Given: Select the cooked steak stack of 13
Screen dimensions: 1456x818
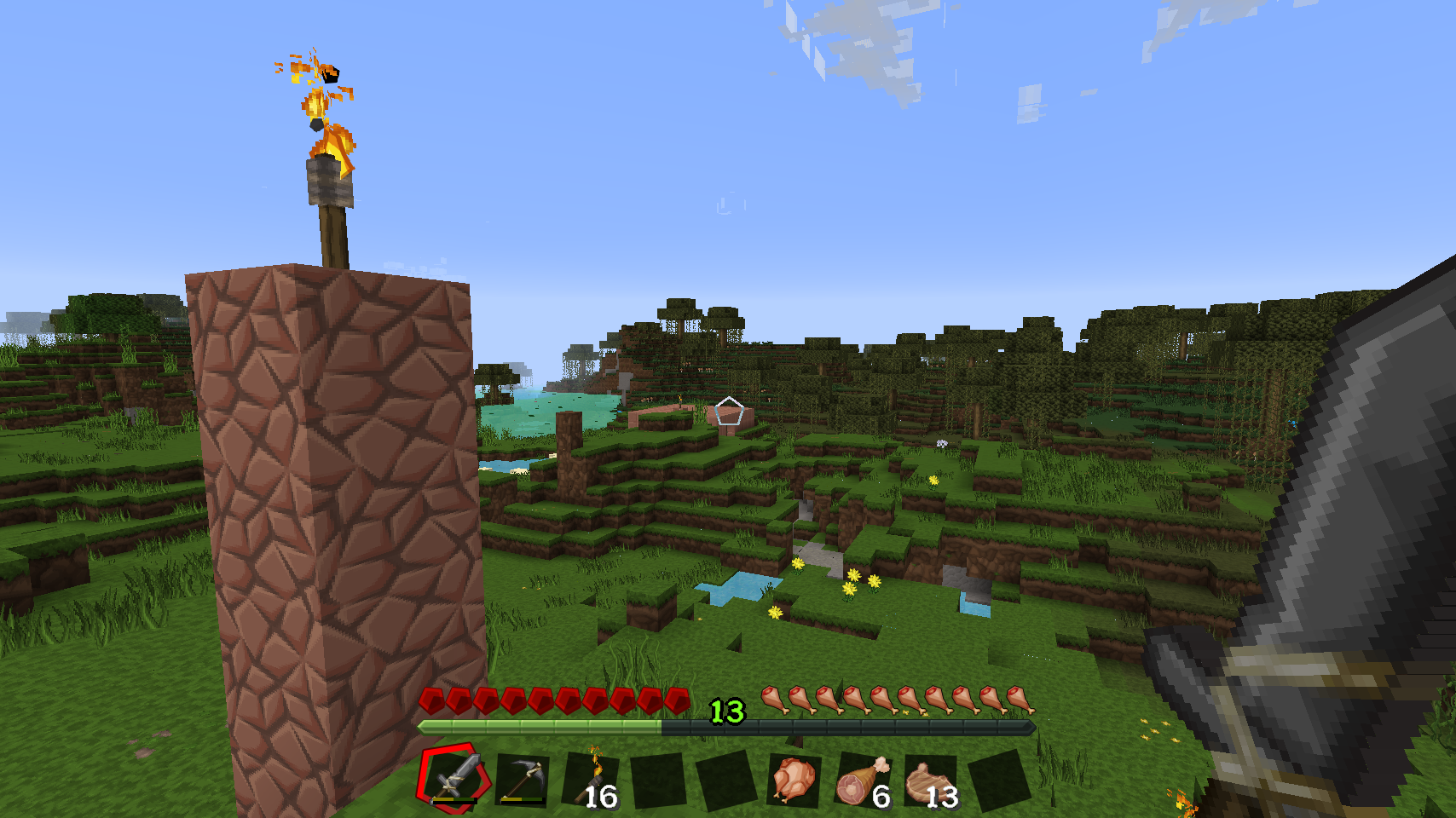Looking at the screenshot, I should (x=929, y=780).
